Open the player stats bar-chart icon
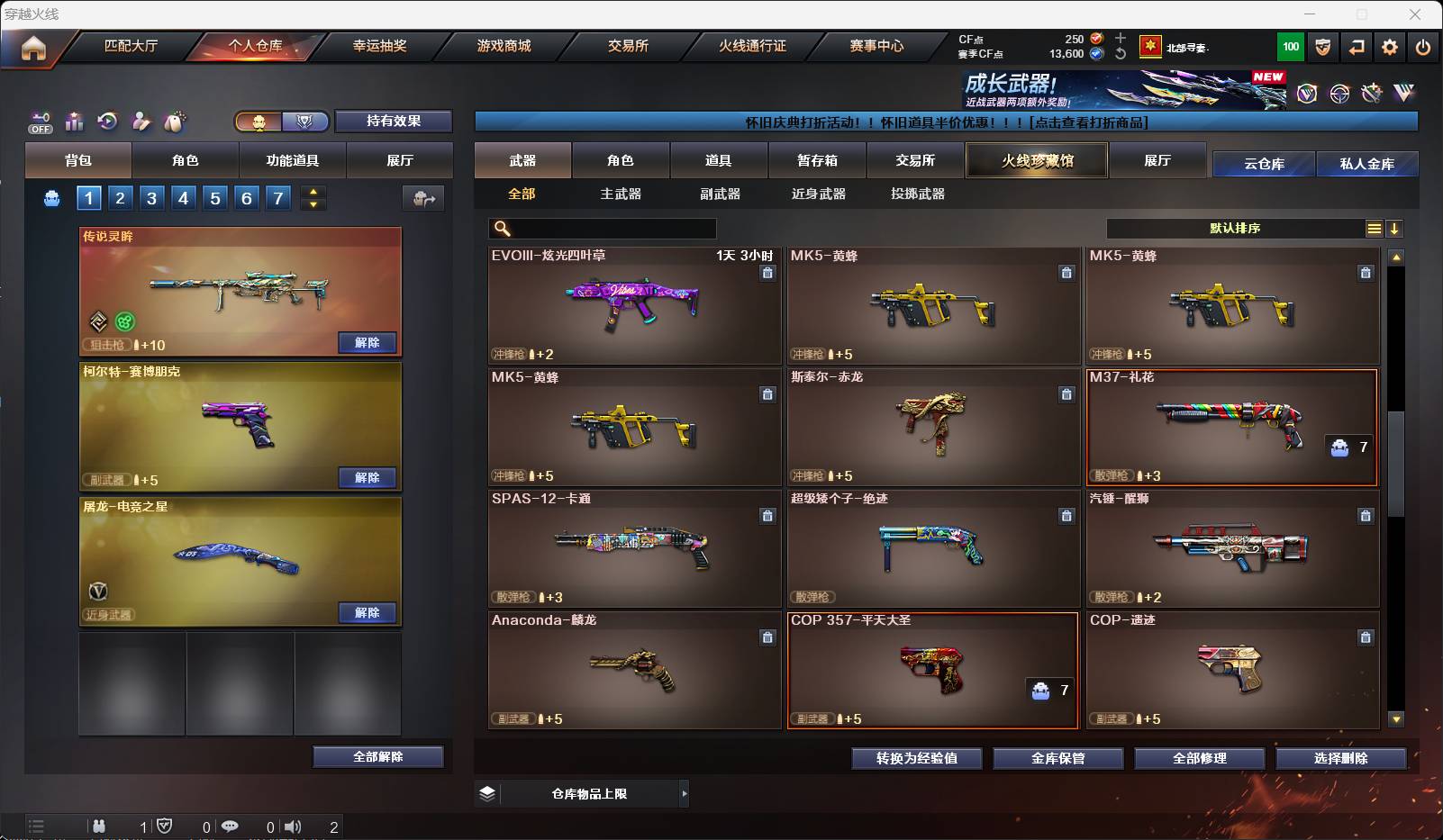 coord(75,122)
